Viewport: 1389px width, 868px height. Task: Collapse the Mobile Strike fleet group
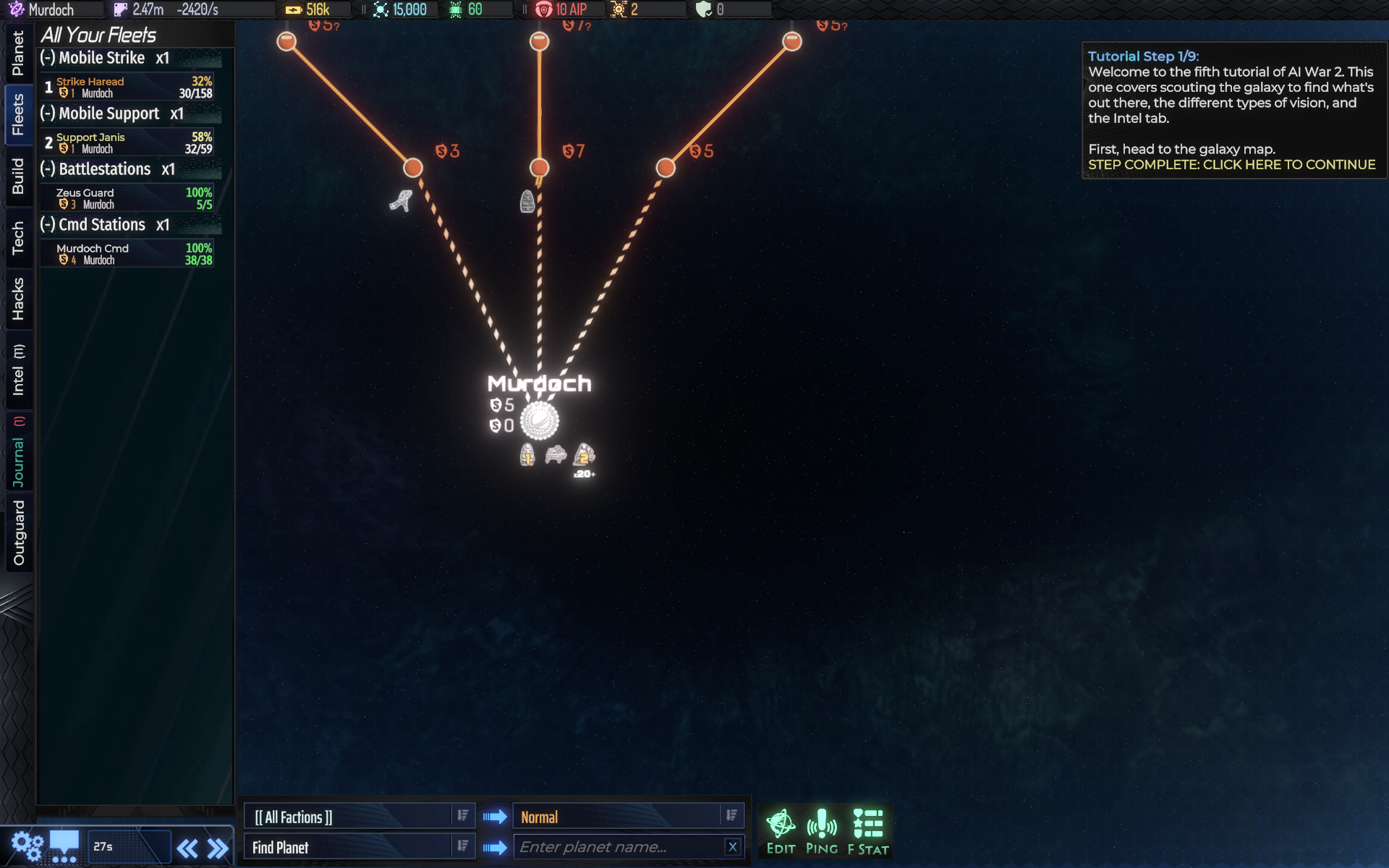pos(48,58)
